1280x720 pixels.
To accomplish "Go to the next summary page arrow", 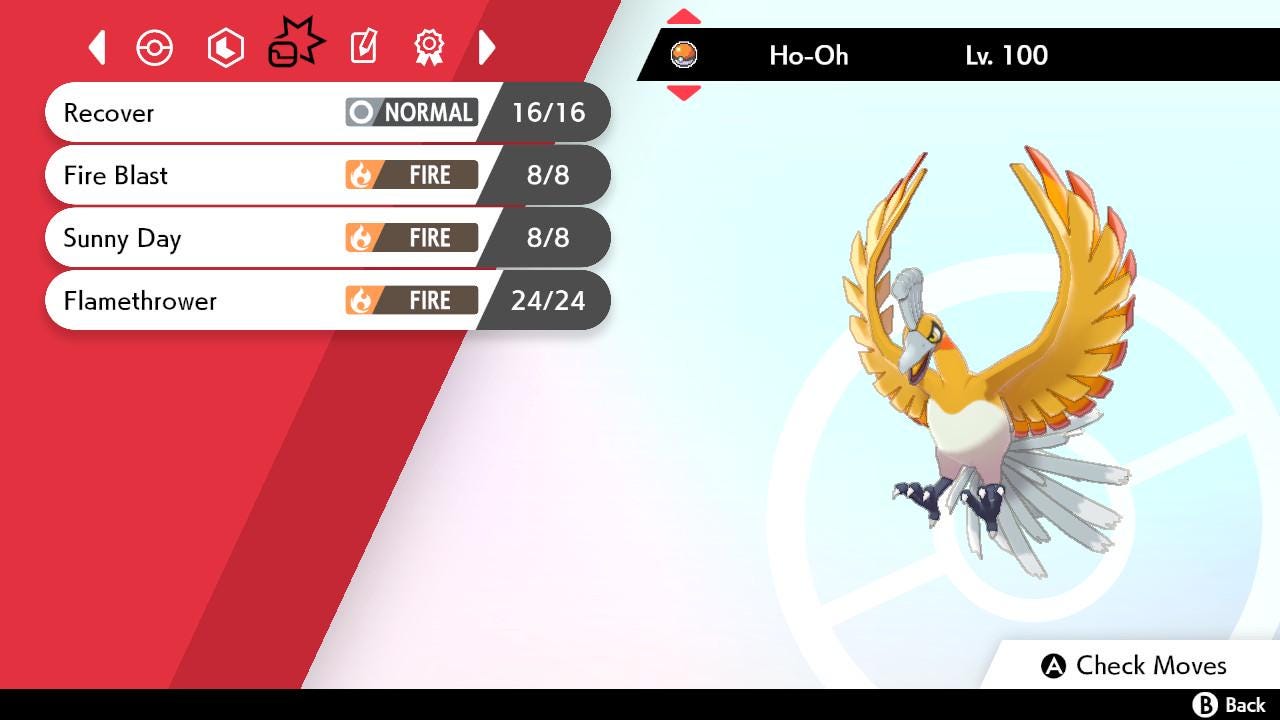I will [x=487, y=47].
